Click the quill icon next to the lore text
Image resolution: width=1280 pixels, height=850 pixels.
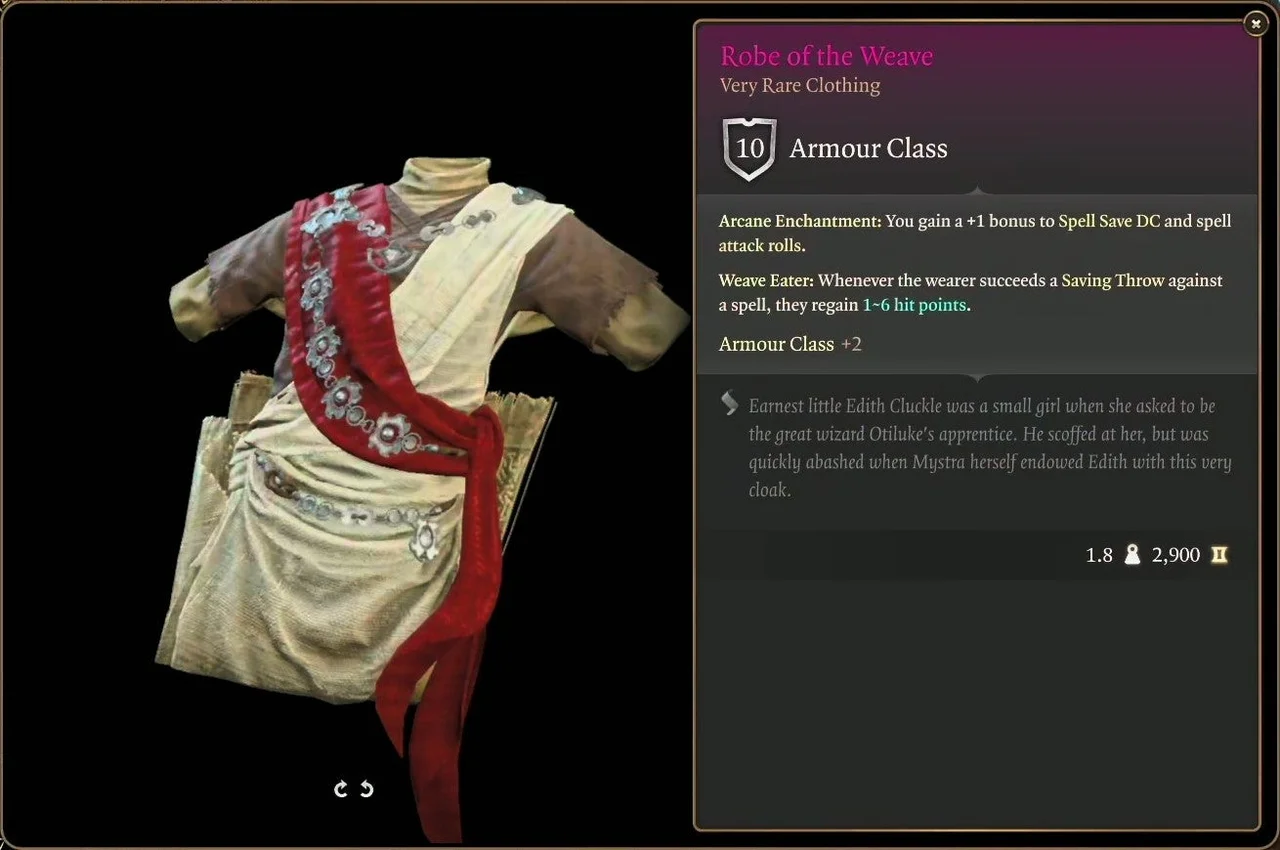(729, 404)
